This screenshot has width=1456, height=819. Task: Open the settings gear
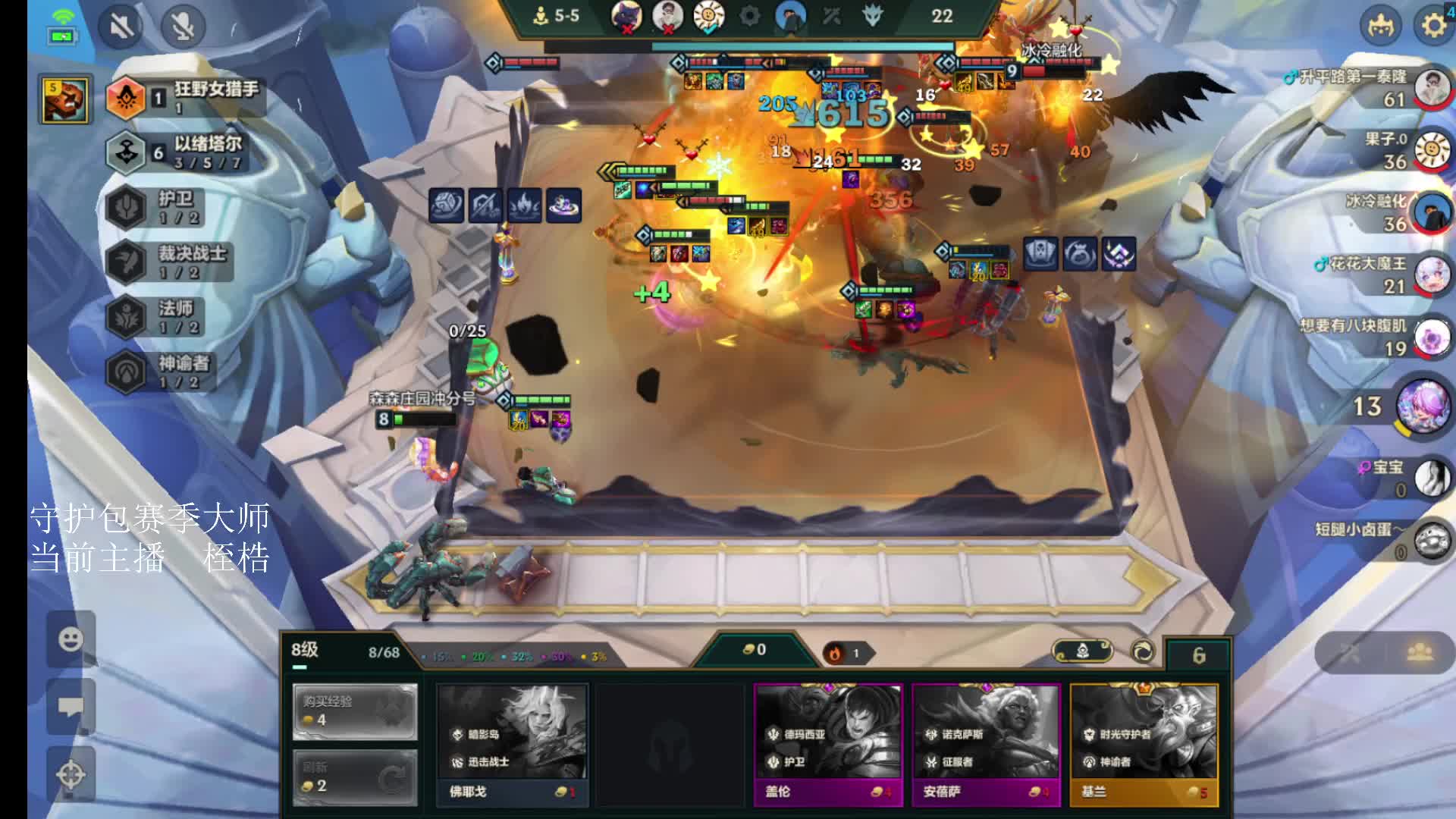coord(1433,26)
